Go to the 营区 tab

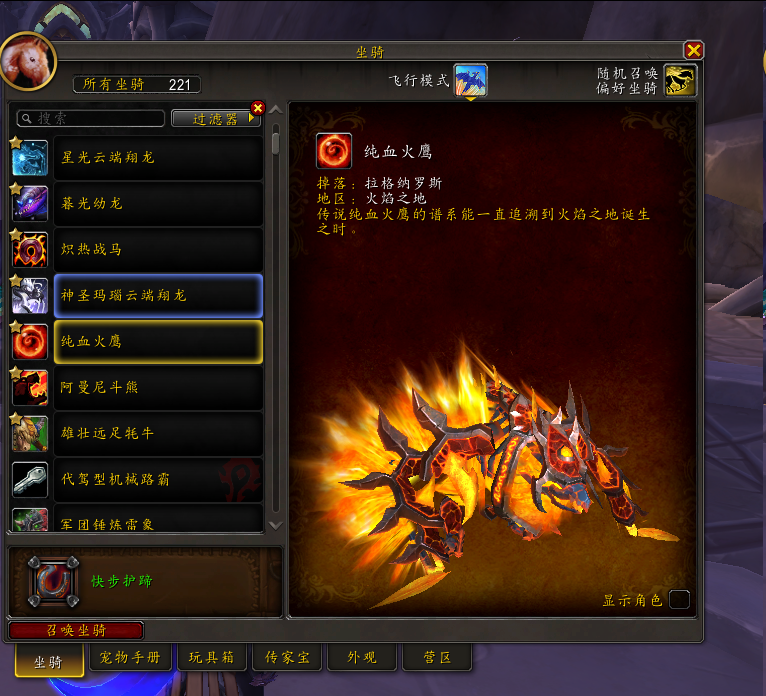coord(437,658)
